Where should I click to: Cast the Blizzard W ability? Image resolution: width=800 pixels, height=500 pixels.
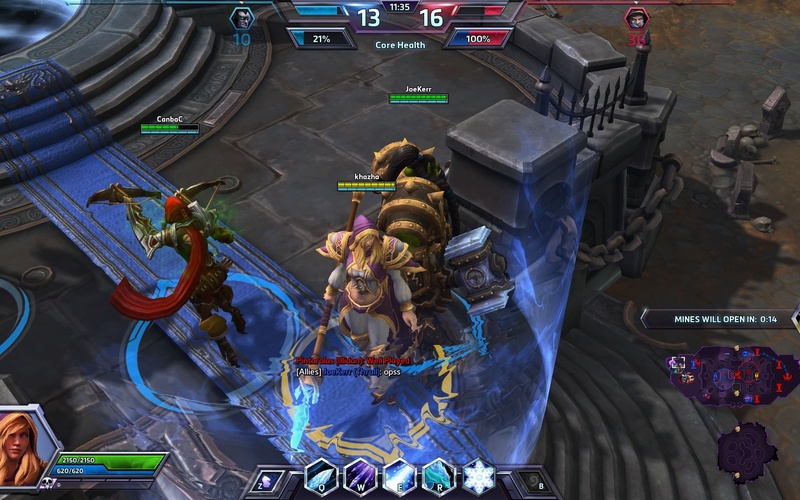(359, 475)
